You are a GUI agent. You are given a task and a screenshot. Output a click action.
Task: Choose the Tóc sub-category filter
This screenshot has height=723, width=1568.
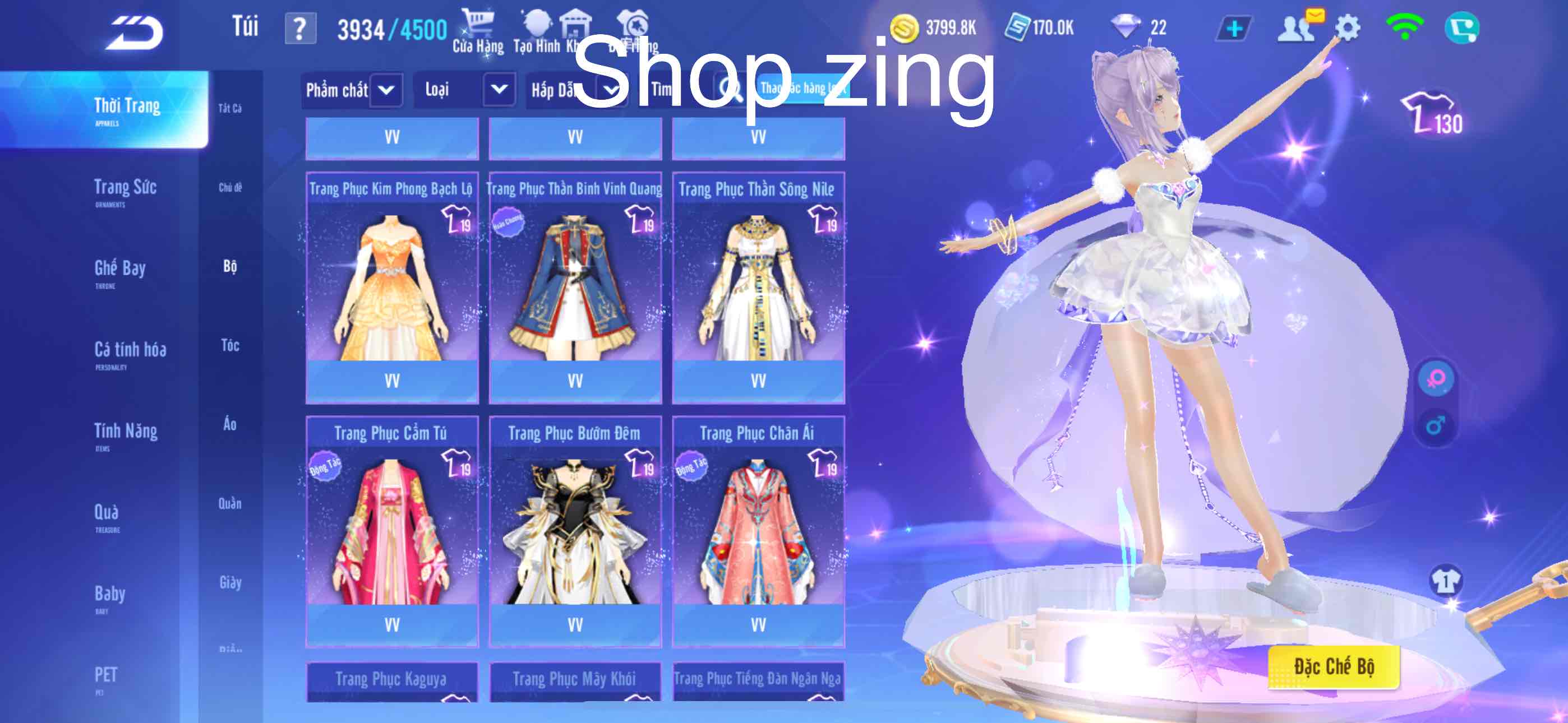230,346
